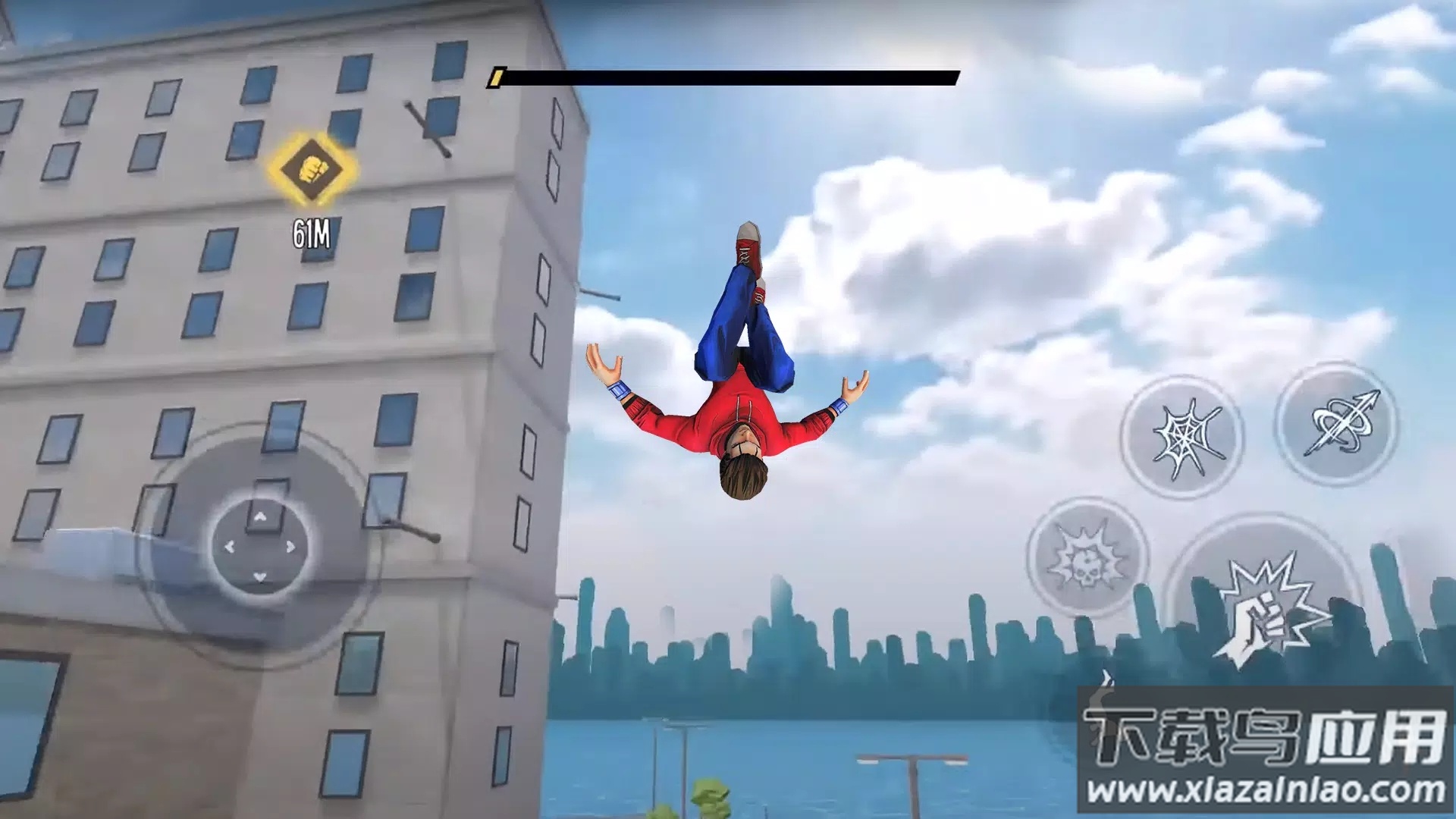The width and height of the screenshot is (1456, 819).
Task: Trigger the skull burst special attack
Action: pyautogui.click(x=1086, y=559)
